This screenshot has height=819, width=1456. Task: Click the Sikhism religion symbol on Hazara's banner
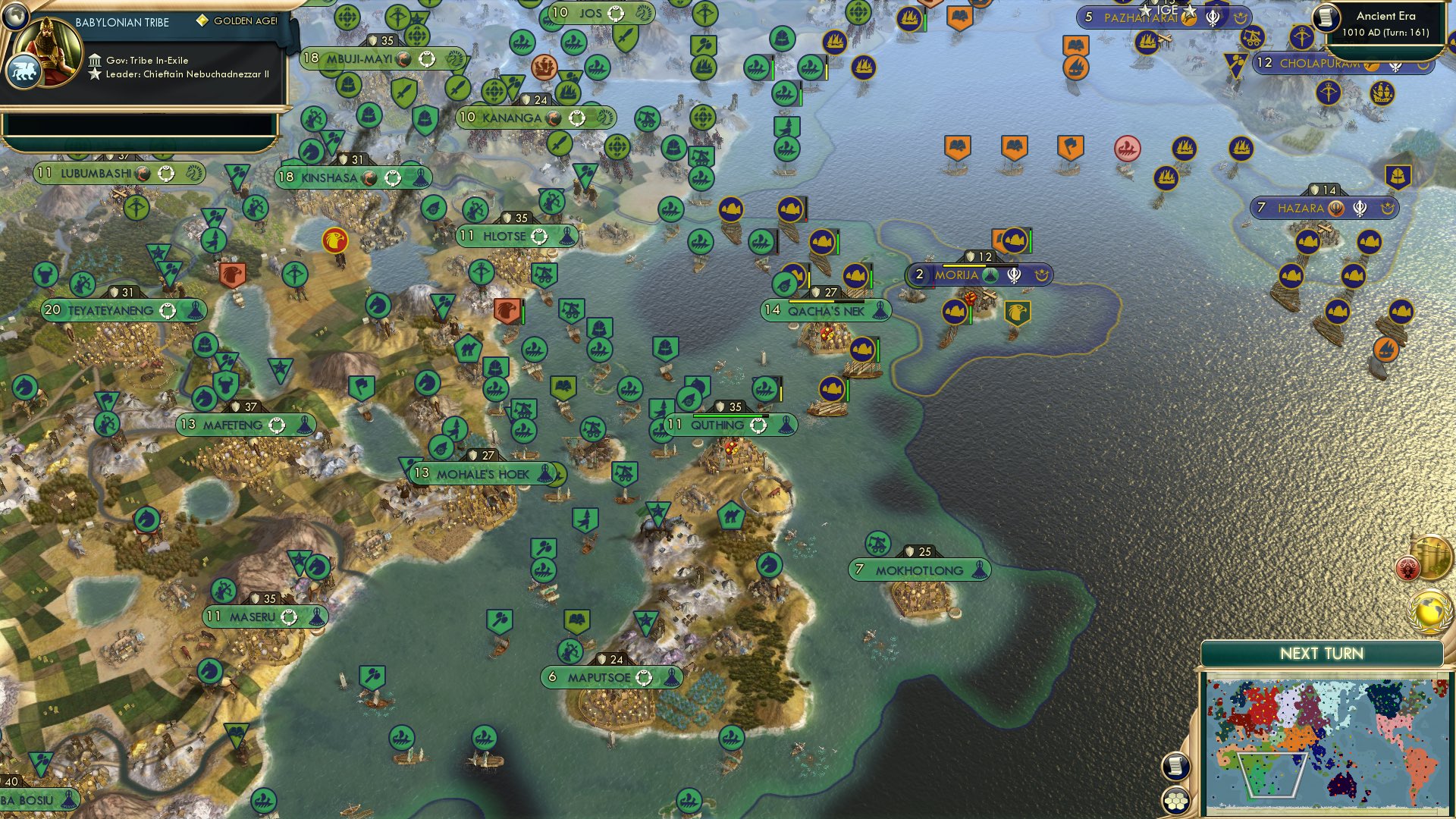click(1360, 207)
